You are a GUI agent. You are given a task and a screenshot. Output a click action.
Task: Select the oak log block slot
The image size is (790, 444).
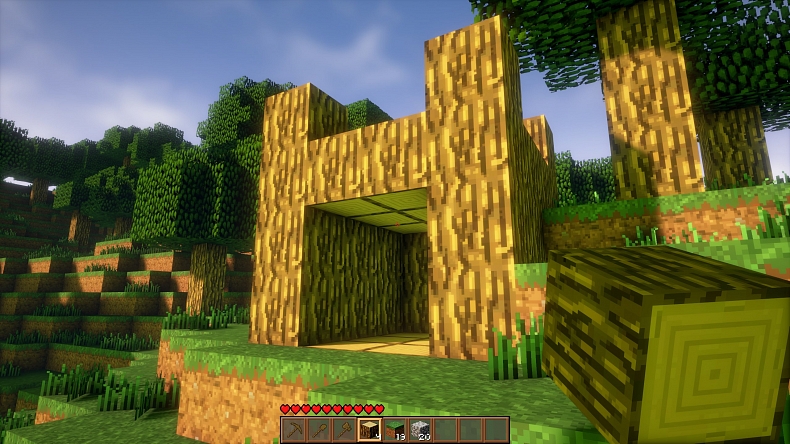tap(370, 429)
